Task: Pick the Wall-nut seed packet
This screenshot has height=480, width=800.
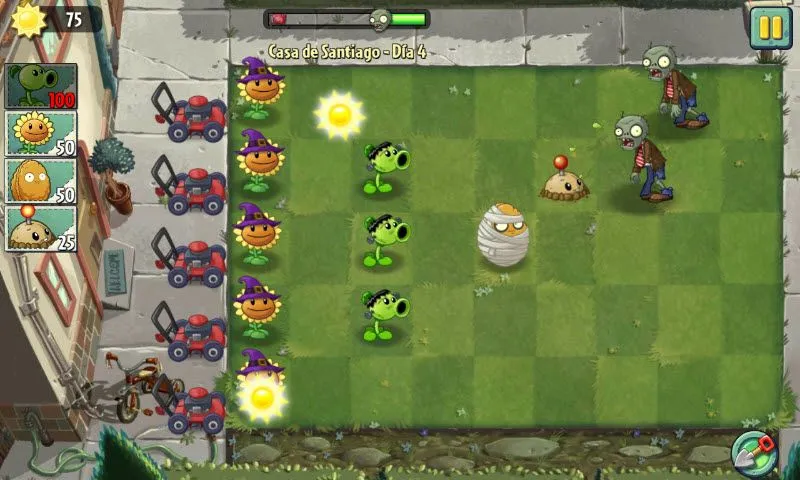Action: [x=42, y=180]
